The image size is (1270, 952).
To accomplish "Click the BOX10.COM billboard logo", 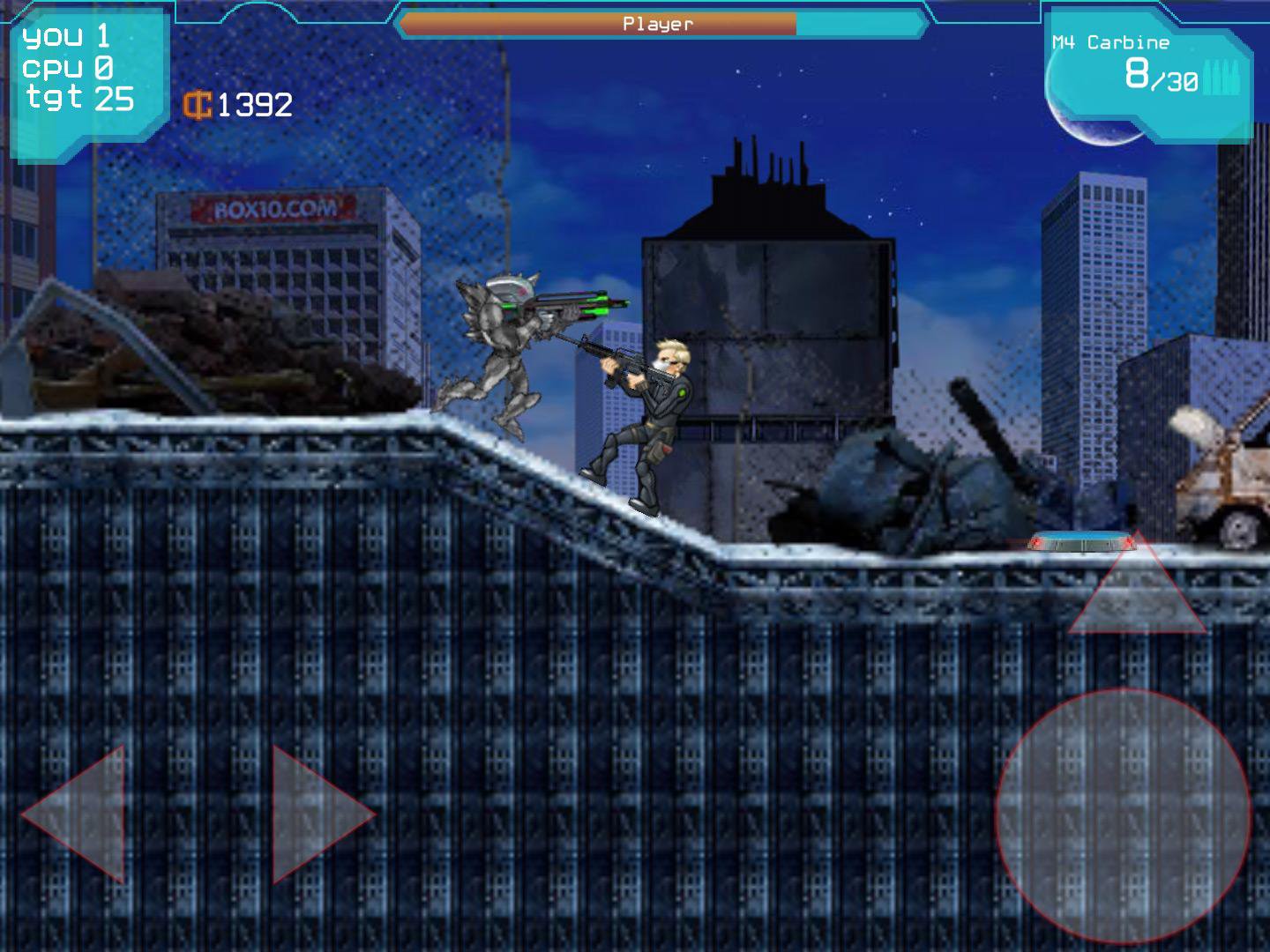I will click(x=273, y=207).
